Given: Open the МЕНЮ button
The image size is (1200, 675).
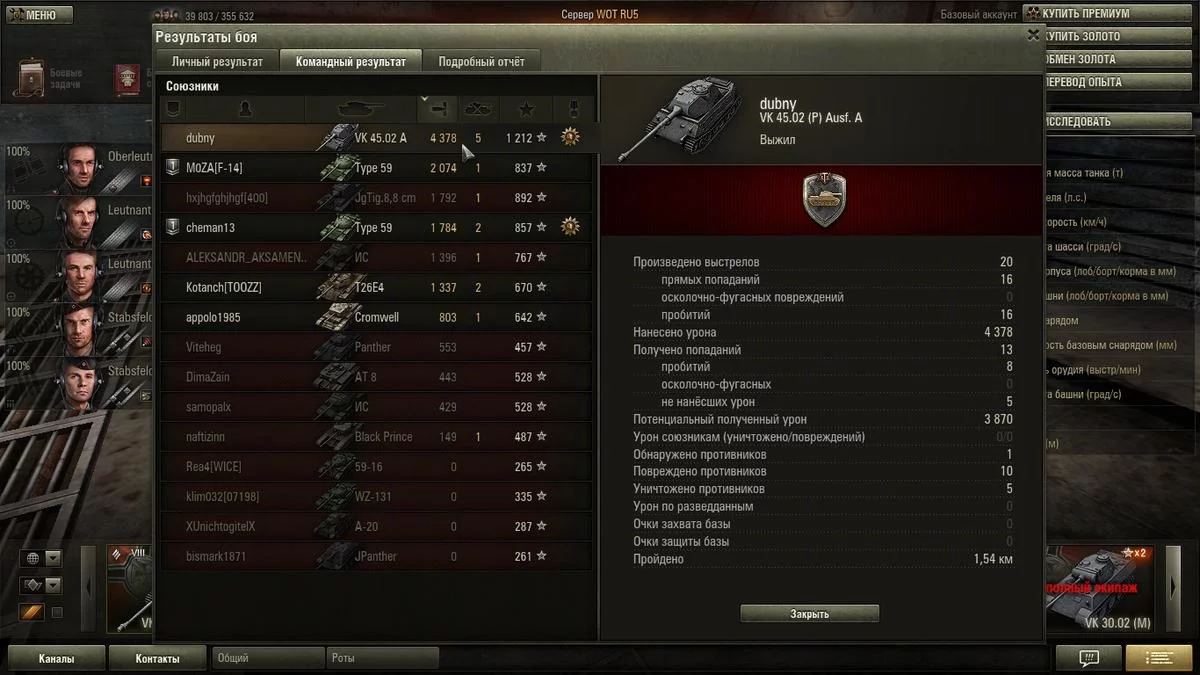Looking at the screenshot, I should (x=38, y=15).
